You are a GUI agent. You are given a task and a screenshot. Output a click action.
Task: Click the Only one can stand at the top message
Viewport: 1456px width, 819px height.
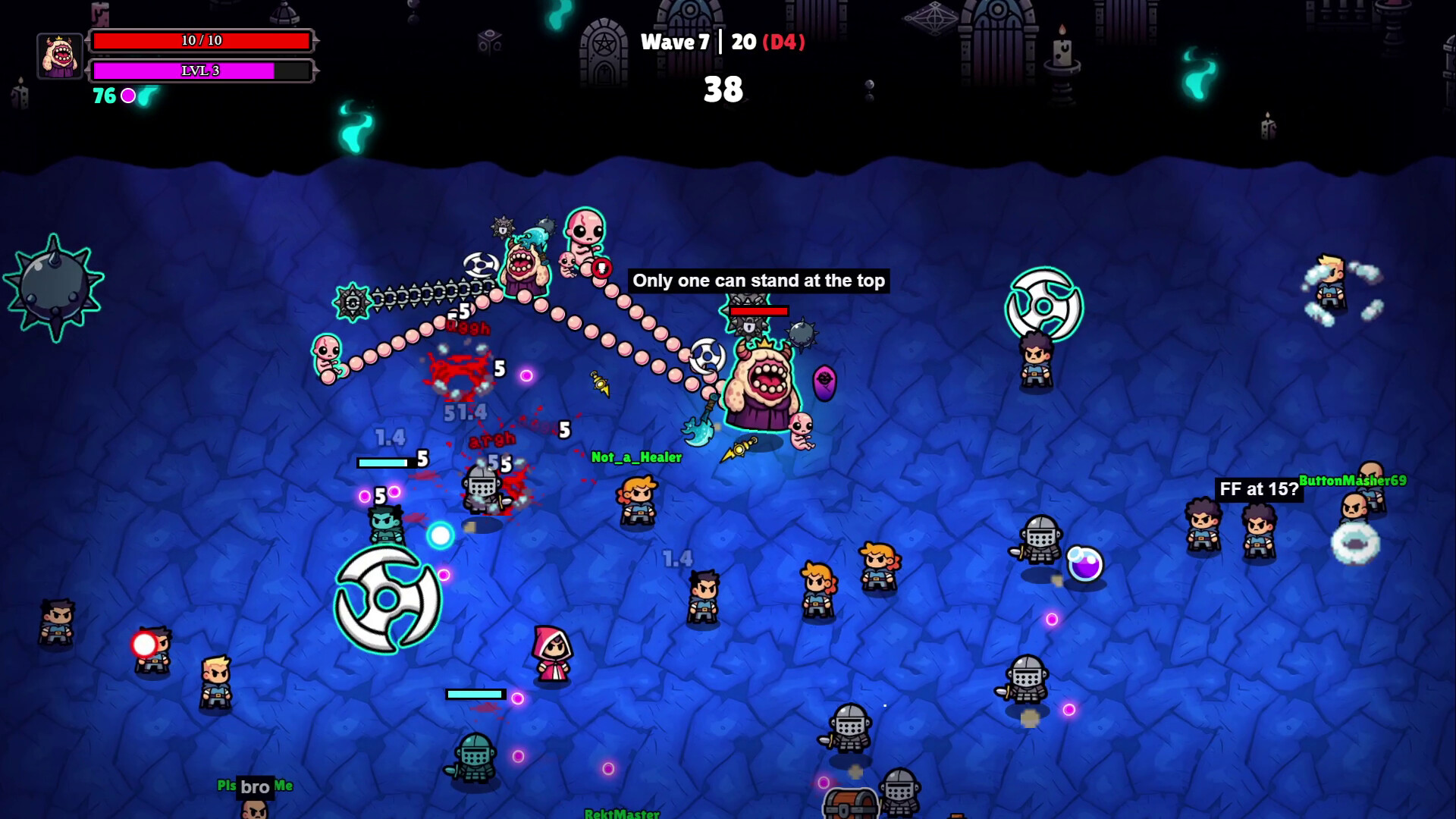[758, 280]
